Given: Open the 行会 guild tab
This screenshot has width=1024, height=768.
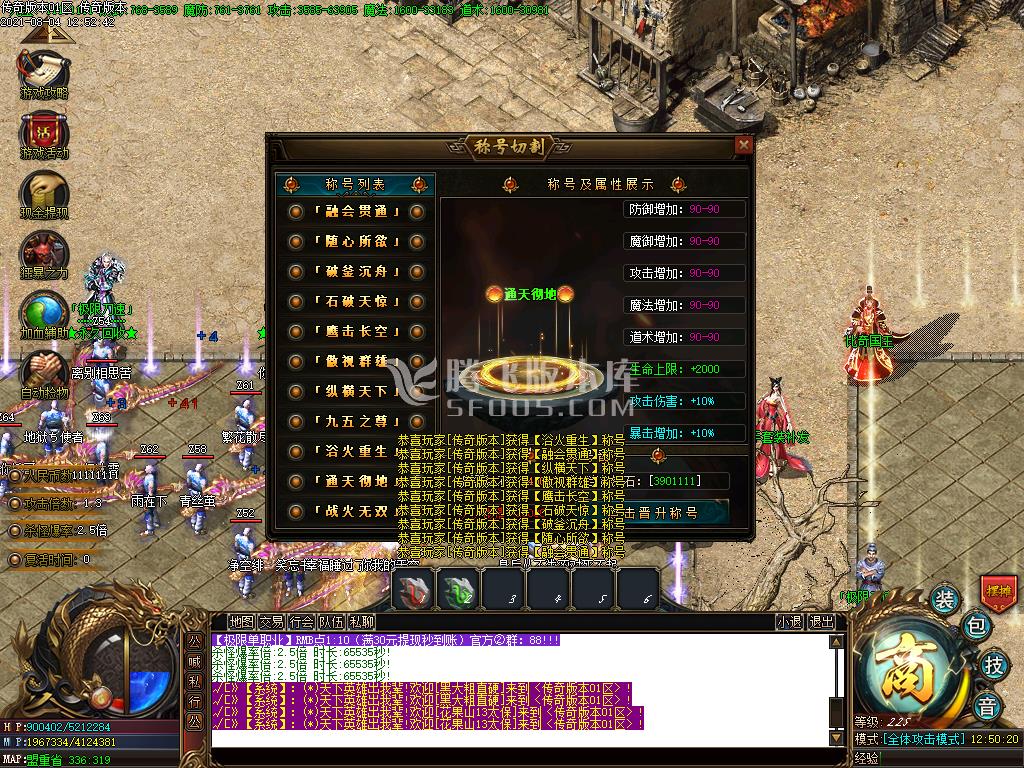Looking at the screenshot, I should coord(301,622).
